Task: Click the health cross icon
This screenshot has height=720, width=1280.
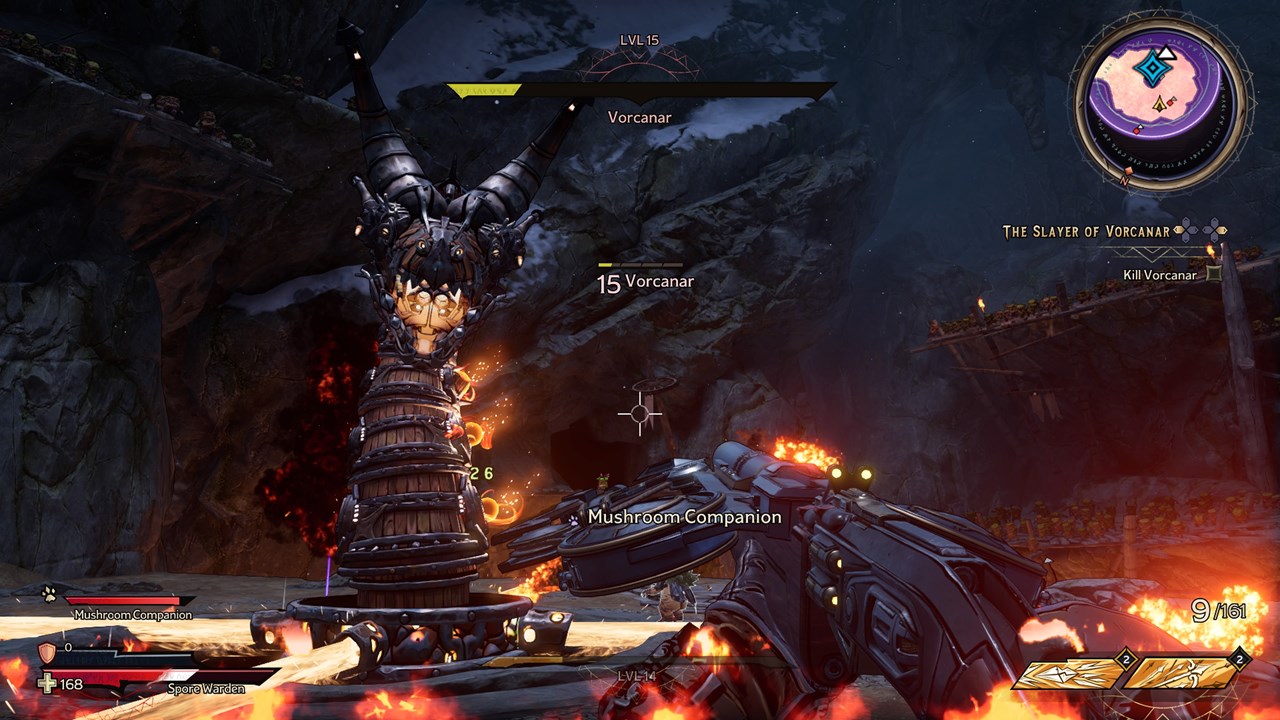Action: coord(46,684)
